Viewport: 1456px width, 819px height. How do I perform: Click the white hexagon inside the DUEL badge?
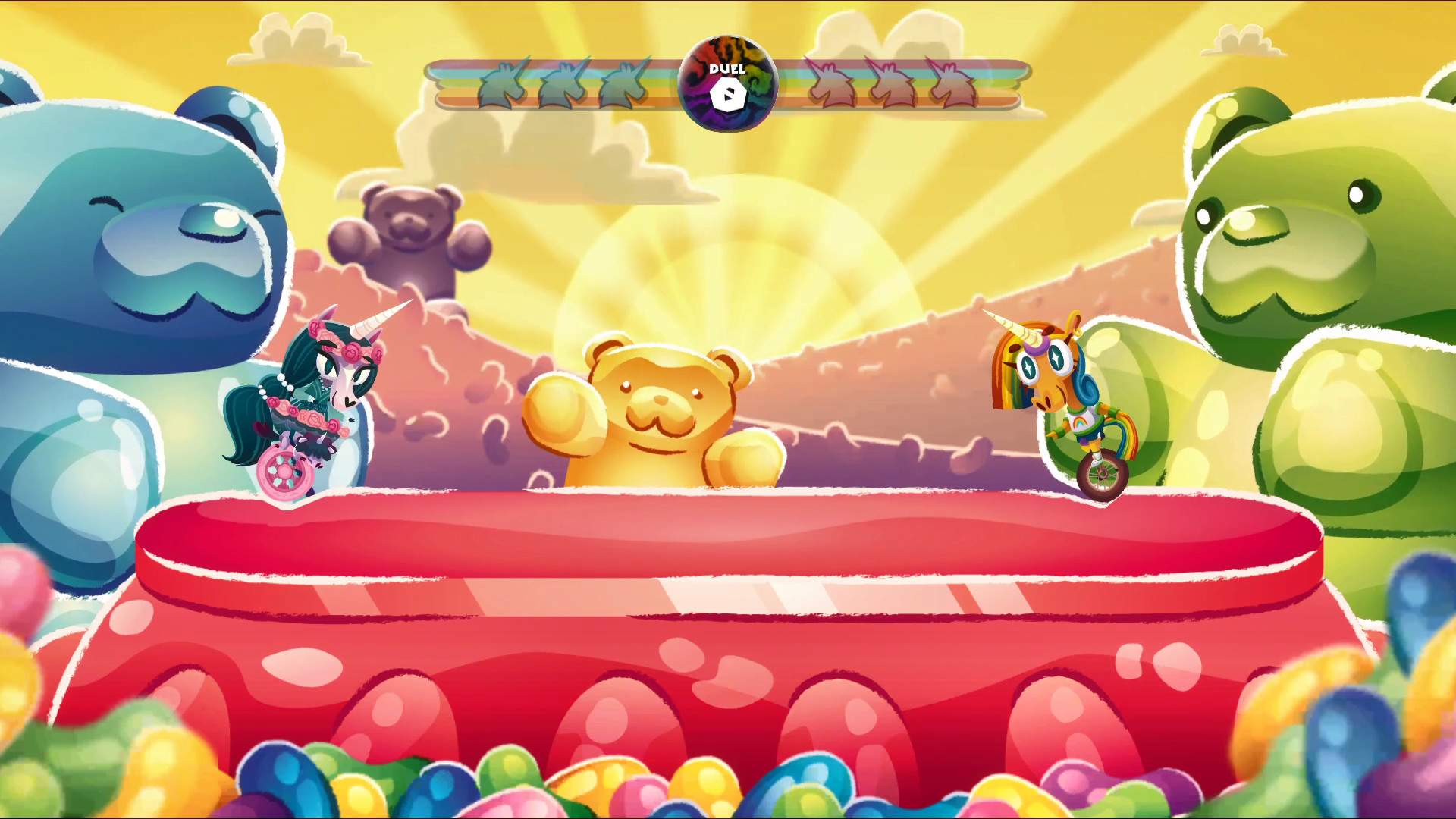[x=727, y=96]
